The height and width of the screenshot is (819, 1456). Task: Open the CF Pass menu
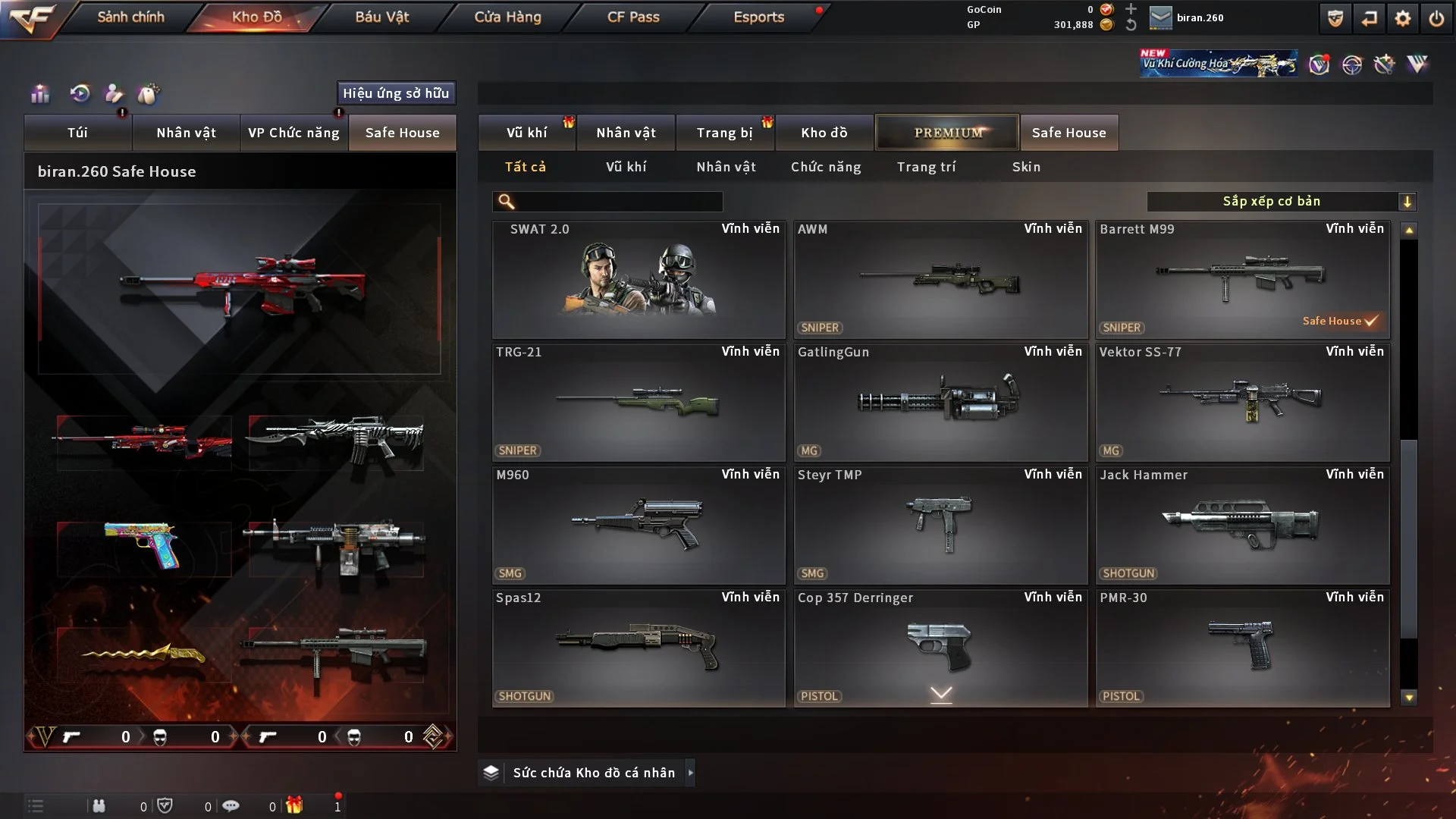point(633,17)
